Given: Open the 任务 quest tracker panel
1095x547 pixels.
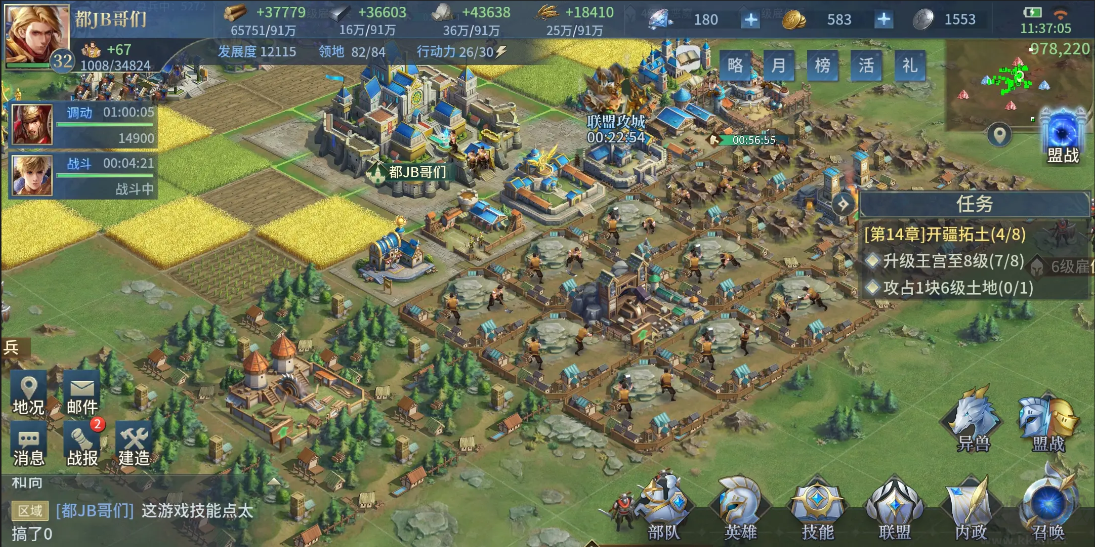Looking at the screenshot, I should pyautogui.click(x=973, y=205).
